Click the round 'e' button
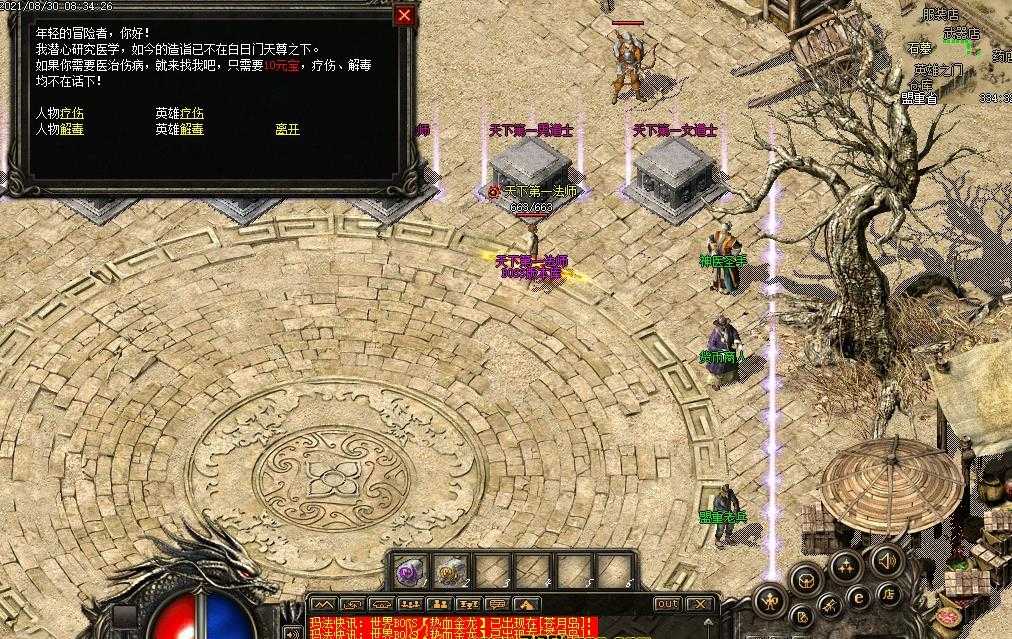This screenshot has height=639, width=1012. tap(858, 597)
